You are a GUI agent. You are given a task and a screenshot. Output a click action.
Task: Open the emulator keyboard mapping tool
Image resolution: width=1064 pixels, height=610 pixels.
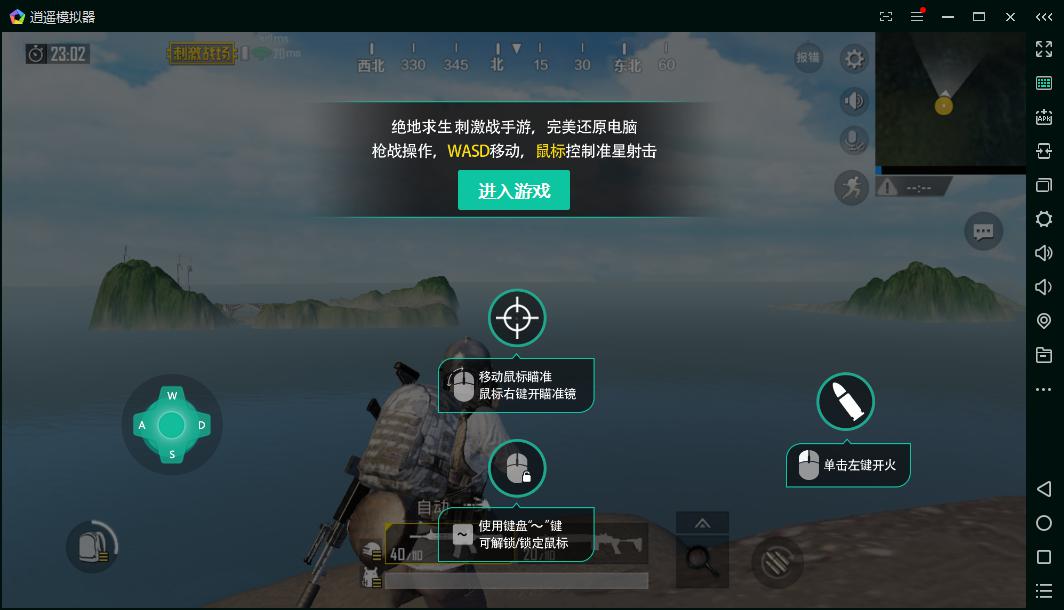click(1044, 83)
